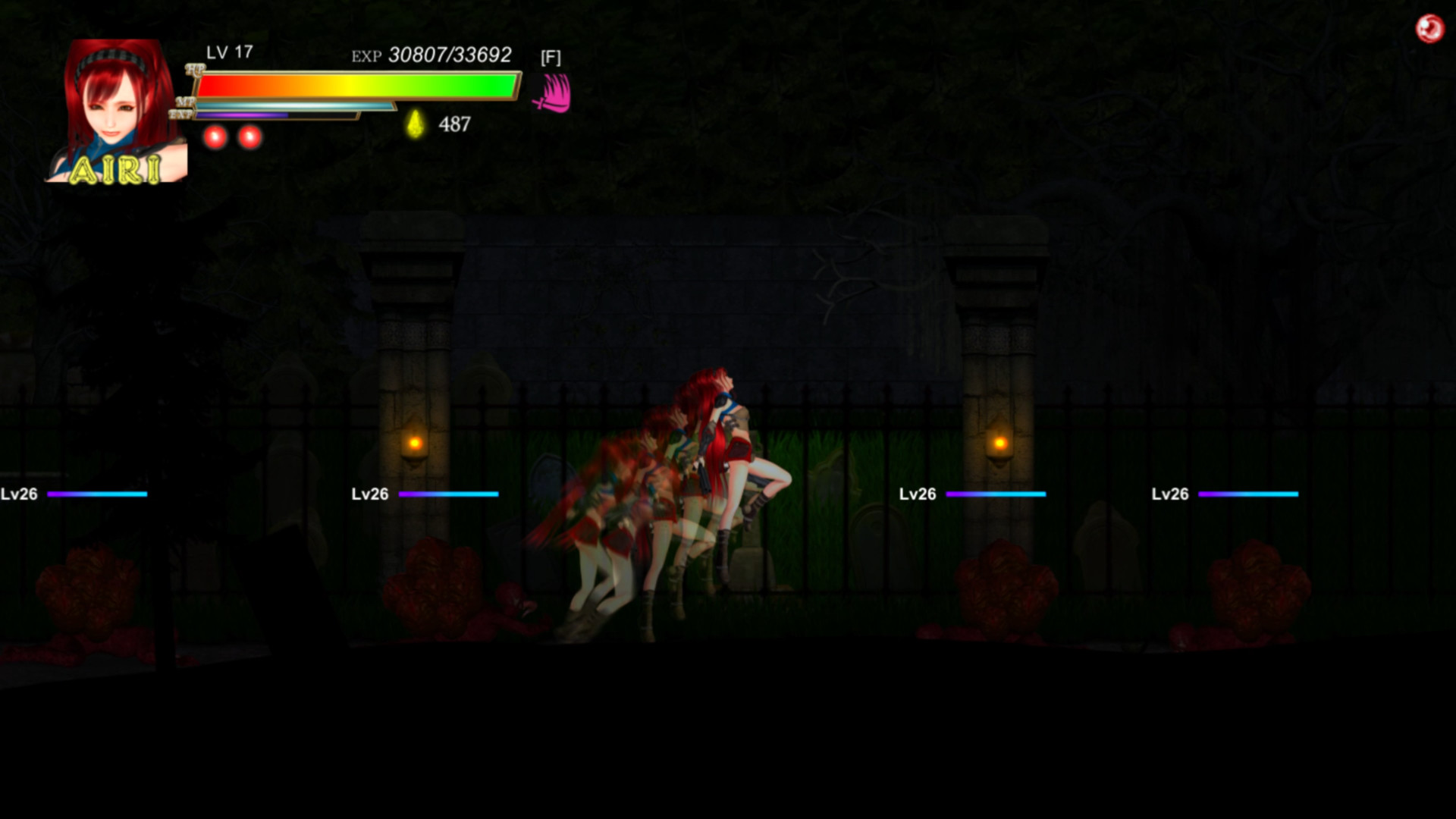
Task: Select the second red orb under the HP bar
Action: [250, 136]
